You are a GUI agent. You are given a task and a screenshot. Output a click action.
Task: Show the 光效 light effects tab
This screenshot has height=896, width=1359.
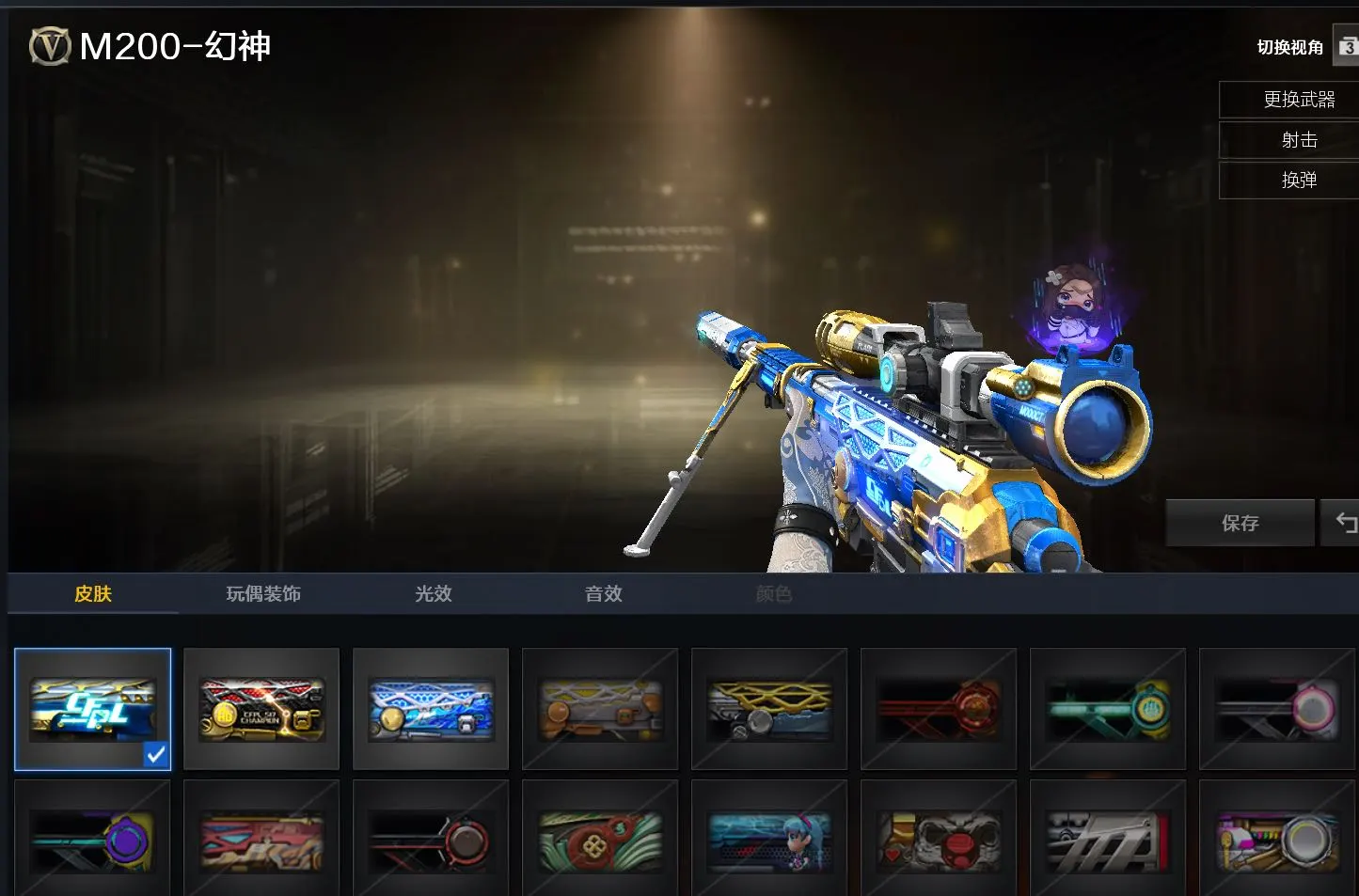pyautogui.click(x=434, y=594)
